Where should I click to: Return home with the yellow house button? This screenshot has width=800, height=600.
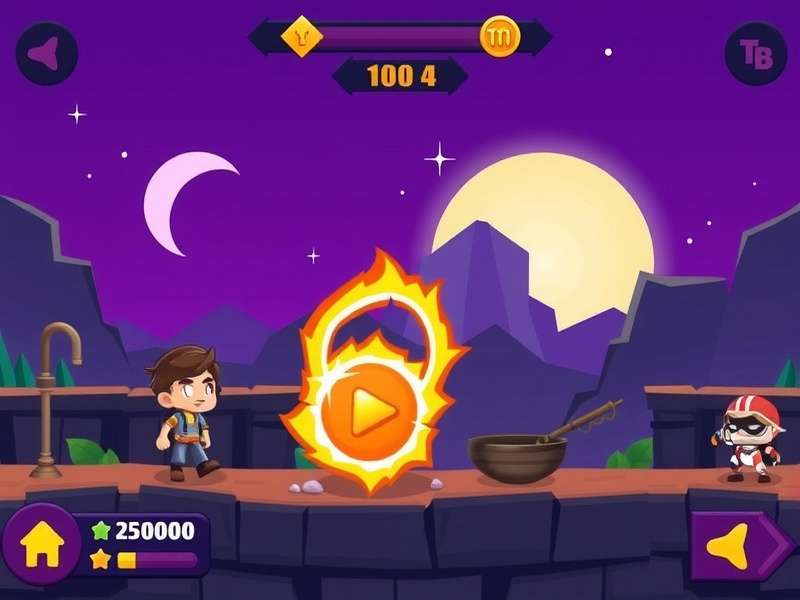pos(42,544)
